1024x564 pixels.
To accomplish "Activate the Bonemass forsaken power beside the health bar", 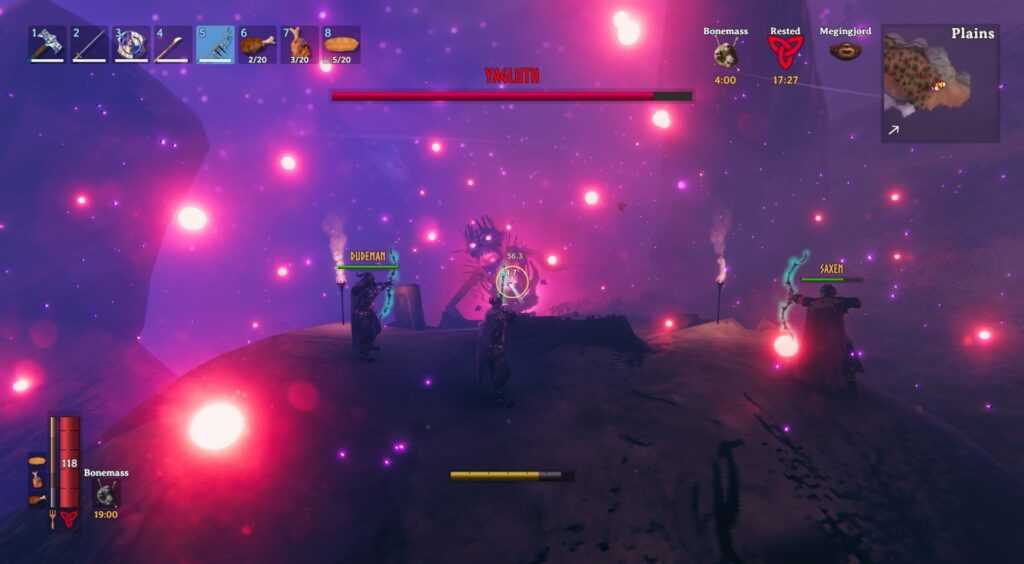I will click(x=105, y=493).
